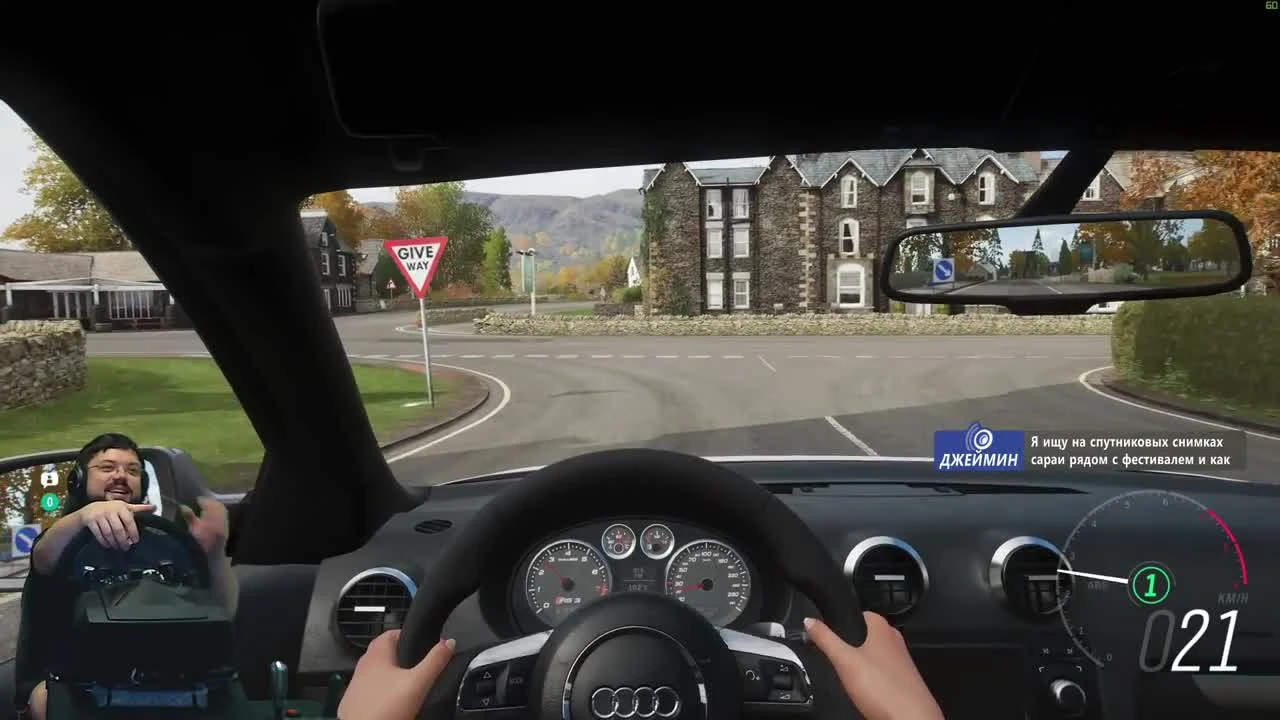Toggle the KM/H speed unit label
This screenshot has width=1280, height=720.
(x=1232, y=597)
